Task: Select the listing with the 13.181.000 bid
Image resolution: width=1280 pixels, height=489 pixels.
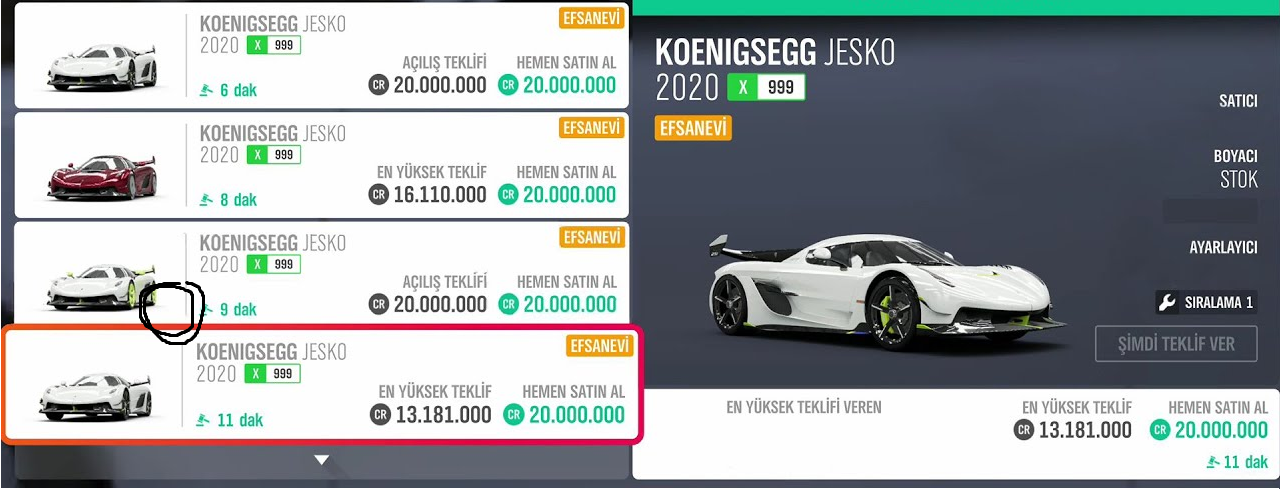Action: (x=320, y=385)
